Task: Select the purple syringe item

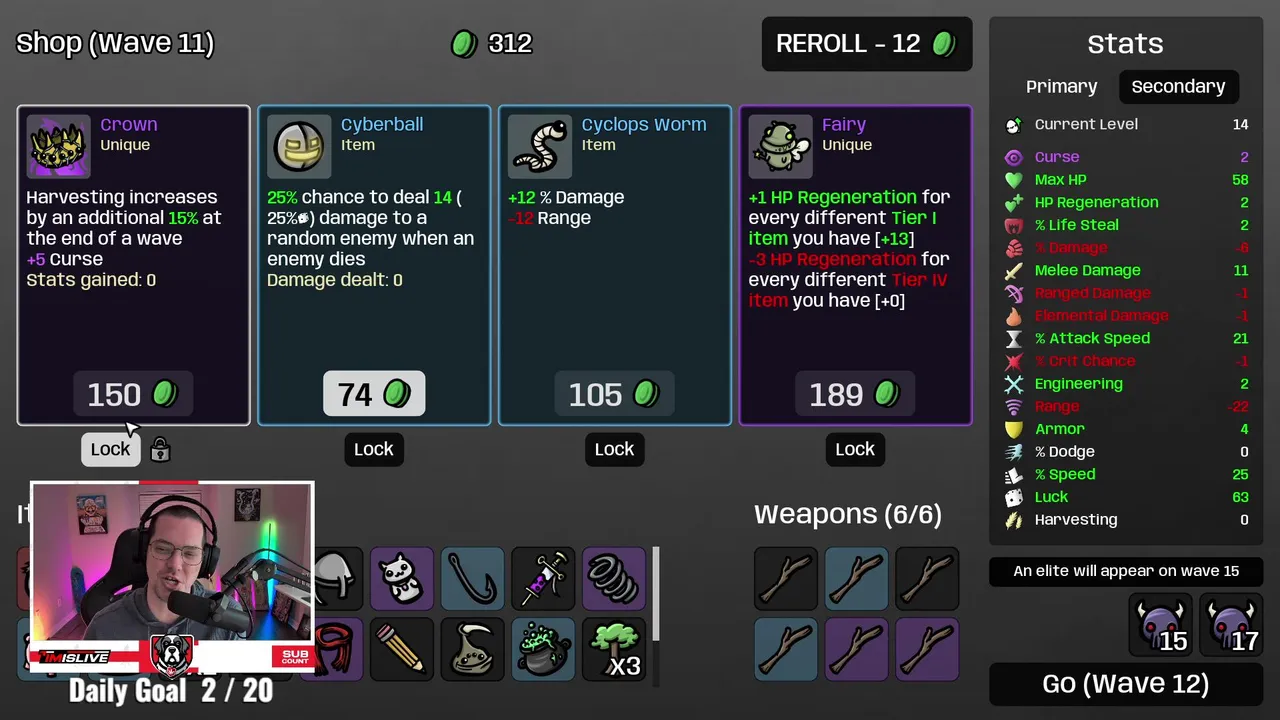Action: 543,578
